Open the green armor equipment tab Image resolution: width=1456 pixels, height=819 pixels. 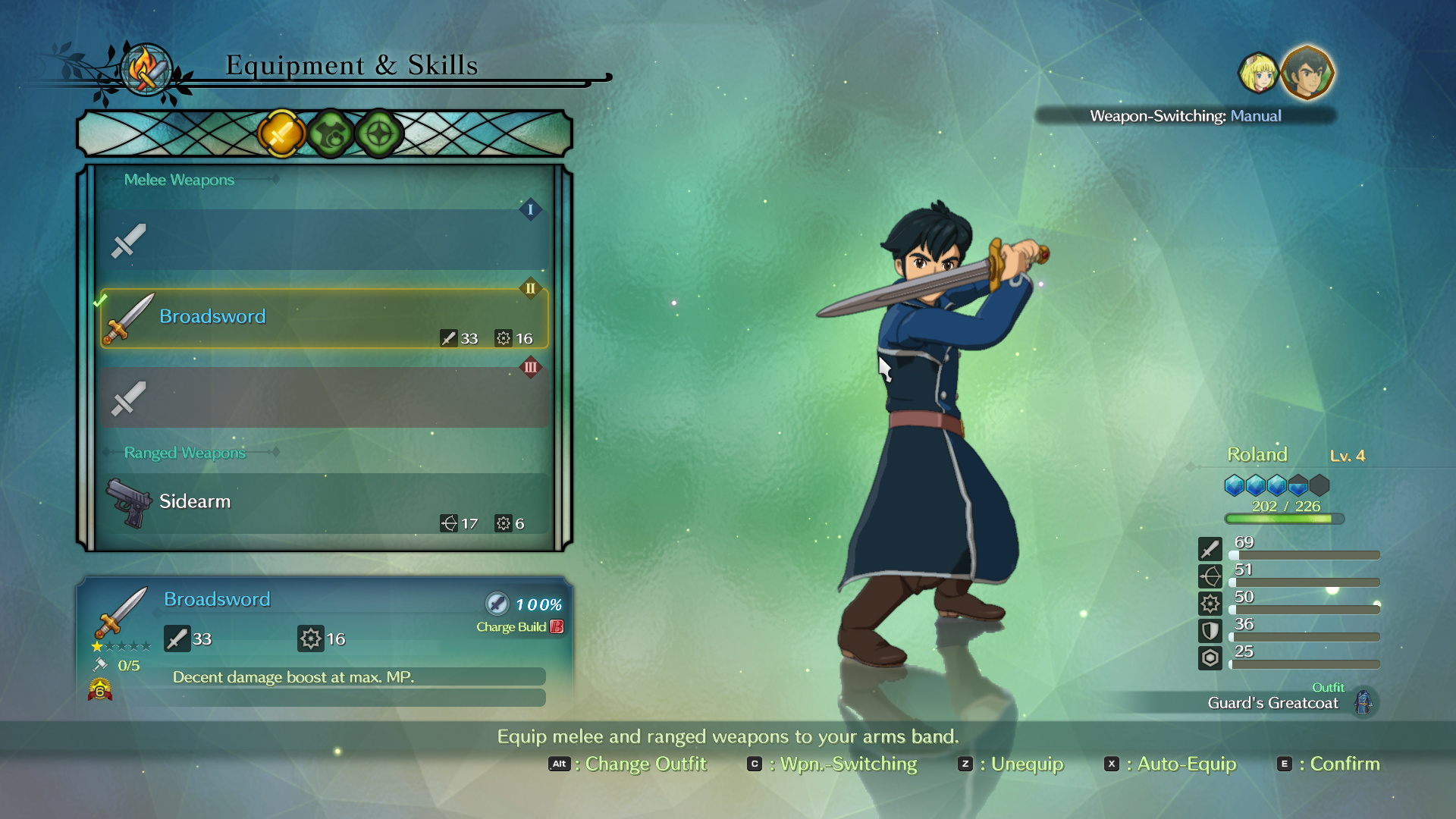tap(331, 134)
